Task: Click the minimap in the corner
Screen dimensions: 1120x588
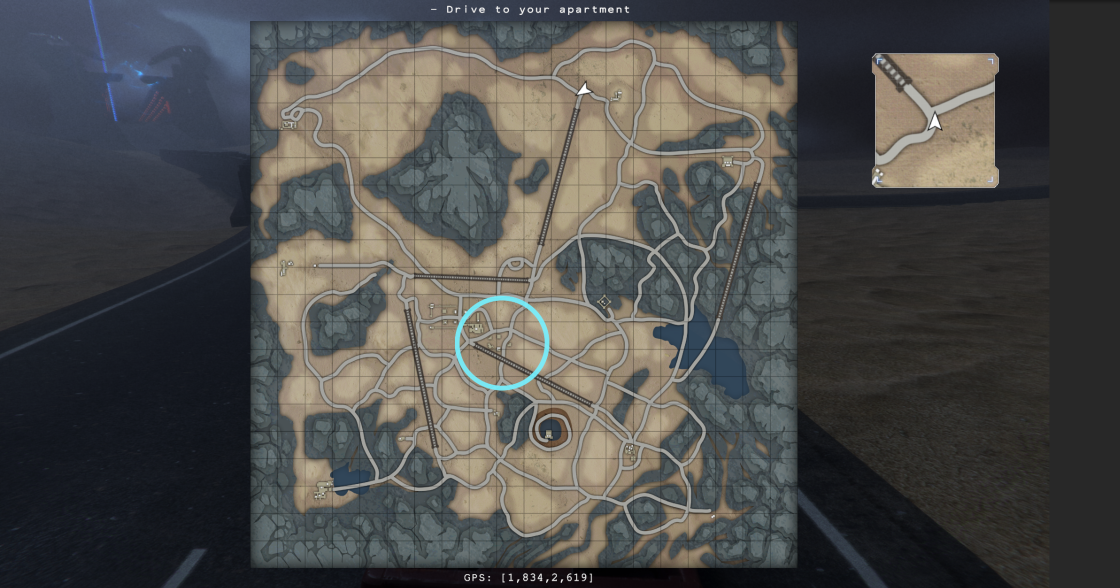Action: click(x=935, y=120)
